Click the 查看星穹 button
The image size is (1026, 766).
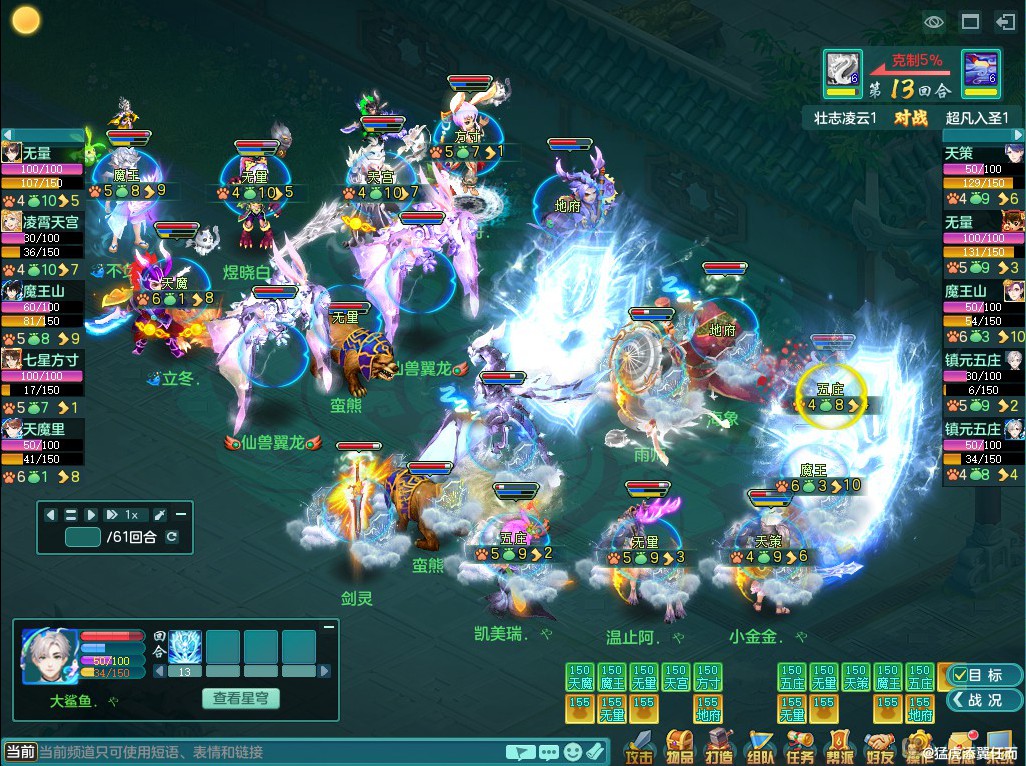pyautogui.click(x=240, y=698)
